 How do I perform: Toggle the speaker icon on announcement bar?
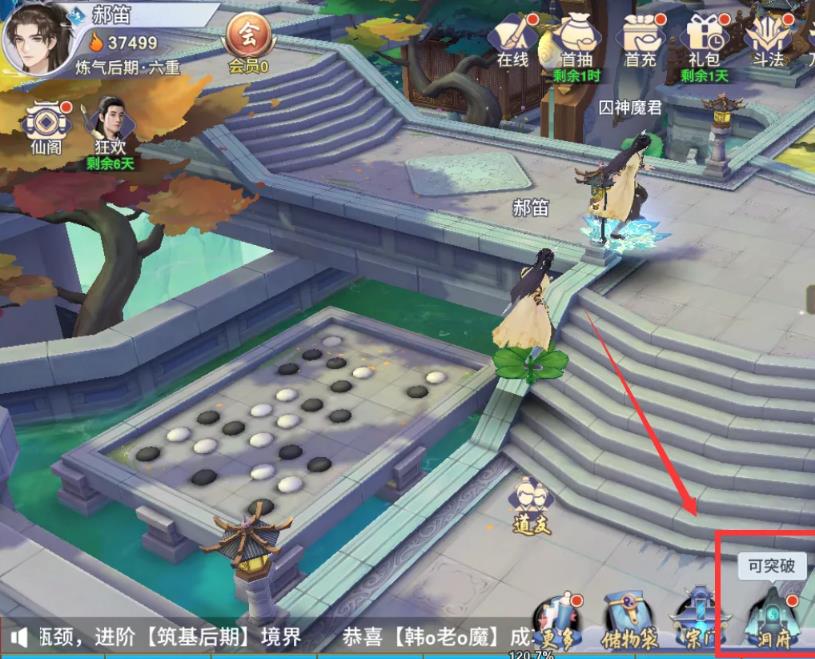click(x=19, y=636)
